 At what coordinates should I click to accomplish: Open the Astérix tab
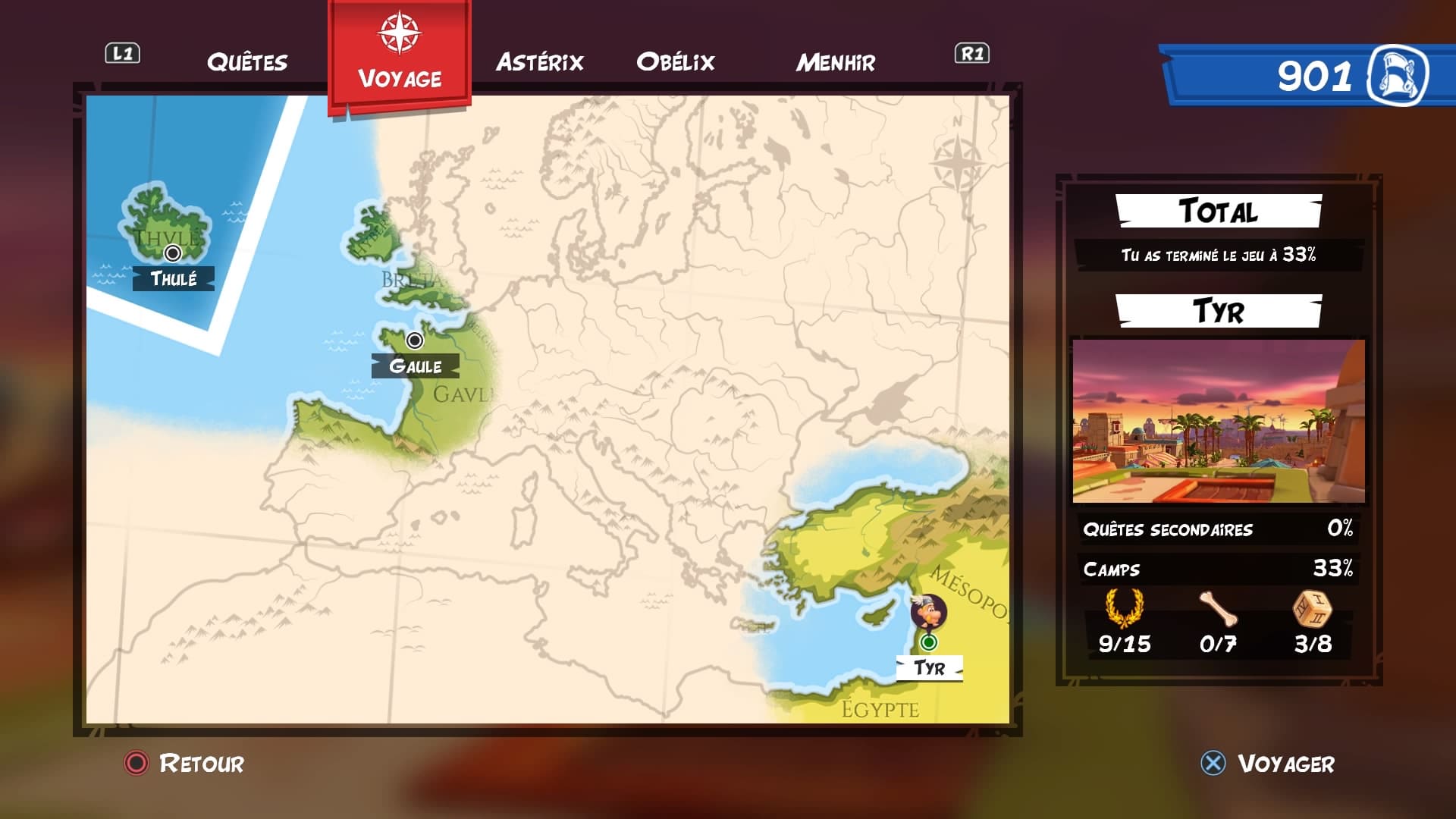click(540, 62)
